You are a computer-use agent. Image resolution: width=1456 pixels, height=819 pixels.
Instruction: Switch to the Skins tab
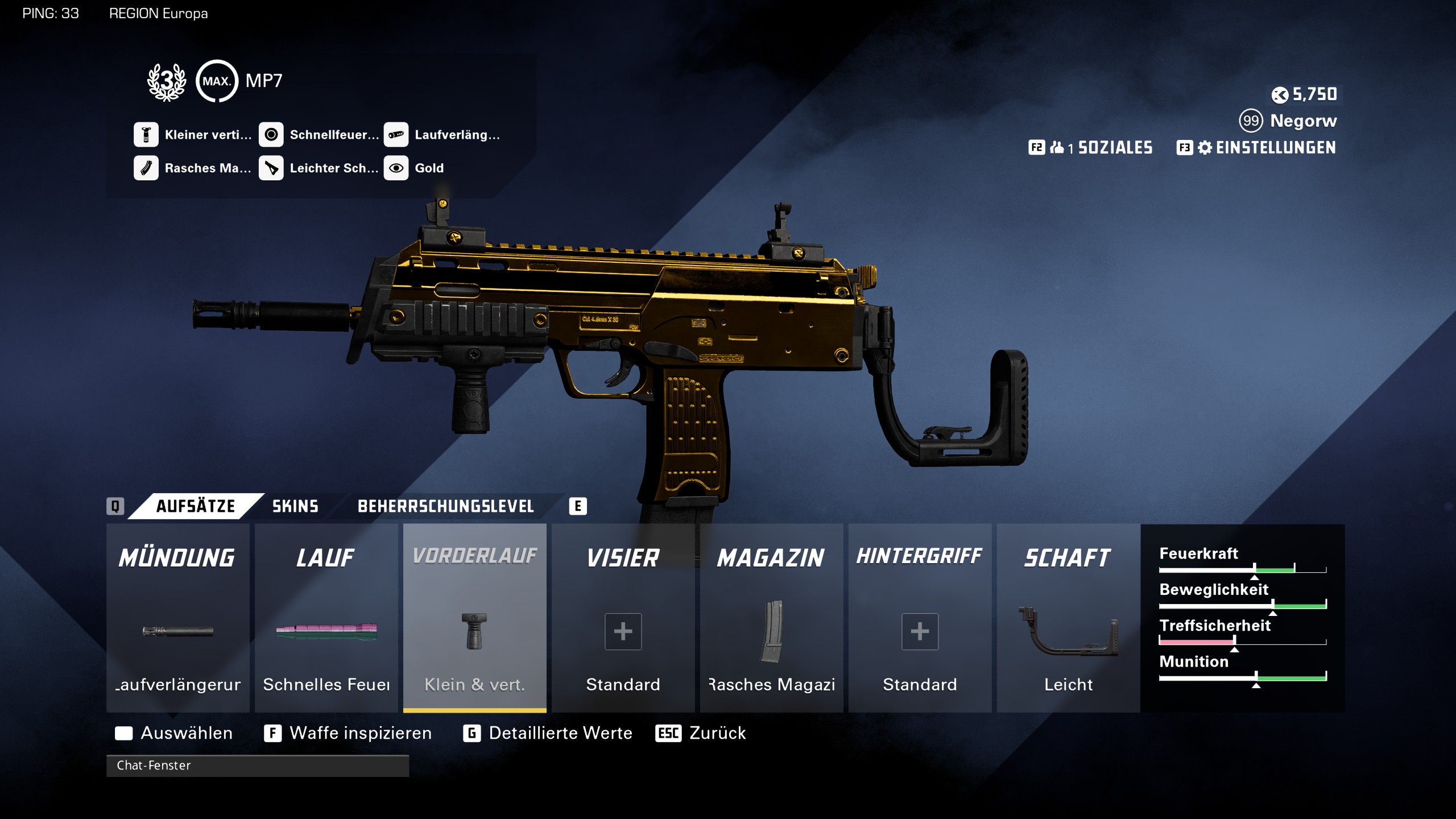pos(294,506)
